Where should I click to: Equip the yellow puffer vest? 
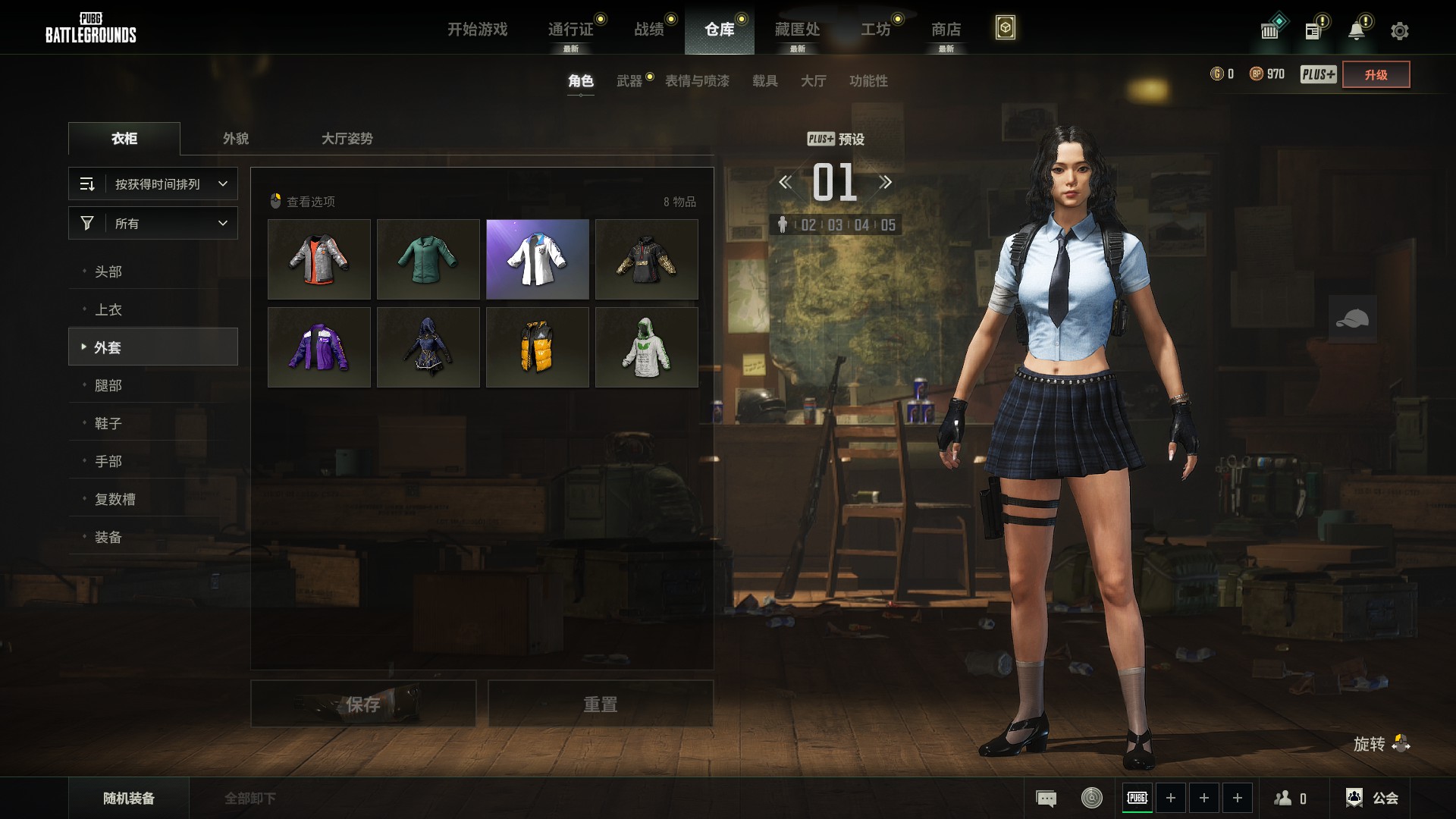537,347
